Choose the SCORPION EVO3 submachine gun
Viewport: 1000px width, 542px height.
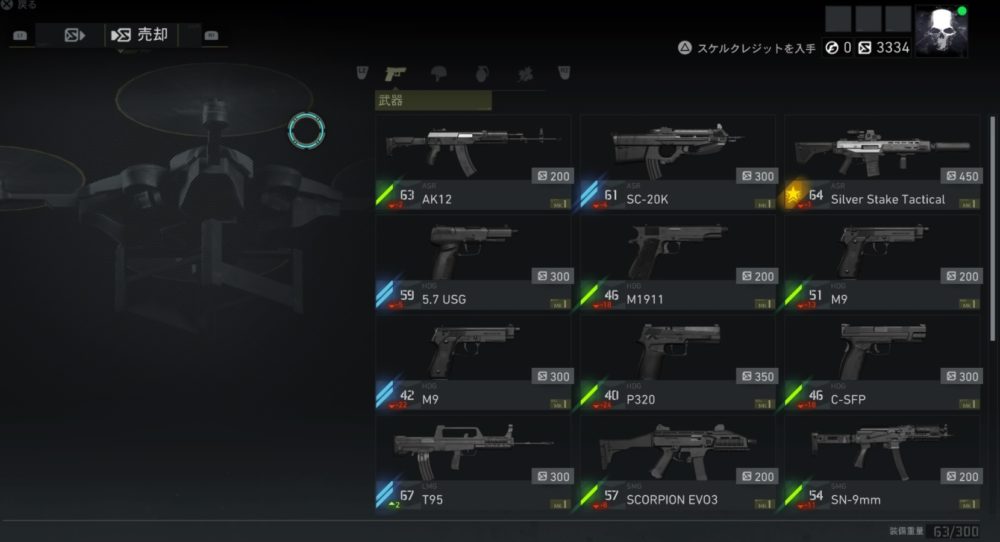coord(677,462)
